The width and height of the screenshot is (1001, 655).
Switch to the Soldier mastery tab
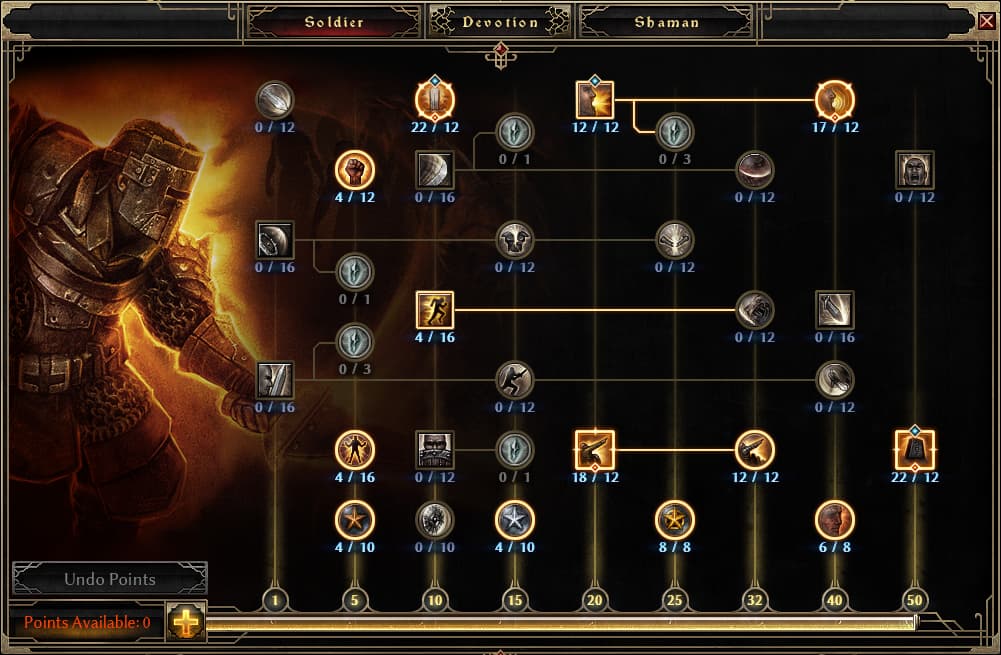point(334,22)
